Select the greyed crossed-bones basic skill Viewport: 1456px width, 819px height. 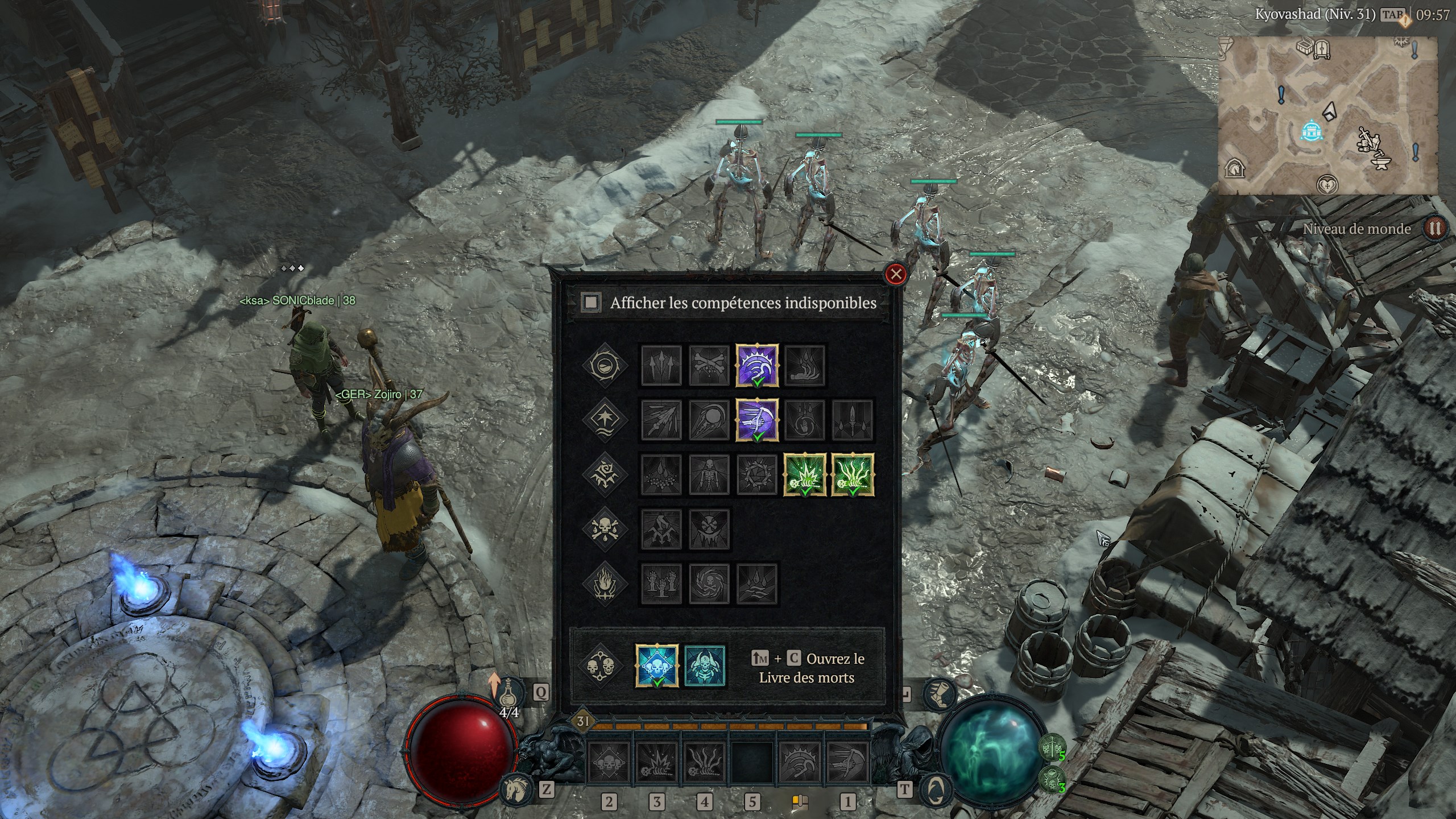[x=709, y=365]
